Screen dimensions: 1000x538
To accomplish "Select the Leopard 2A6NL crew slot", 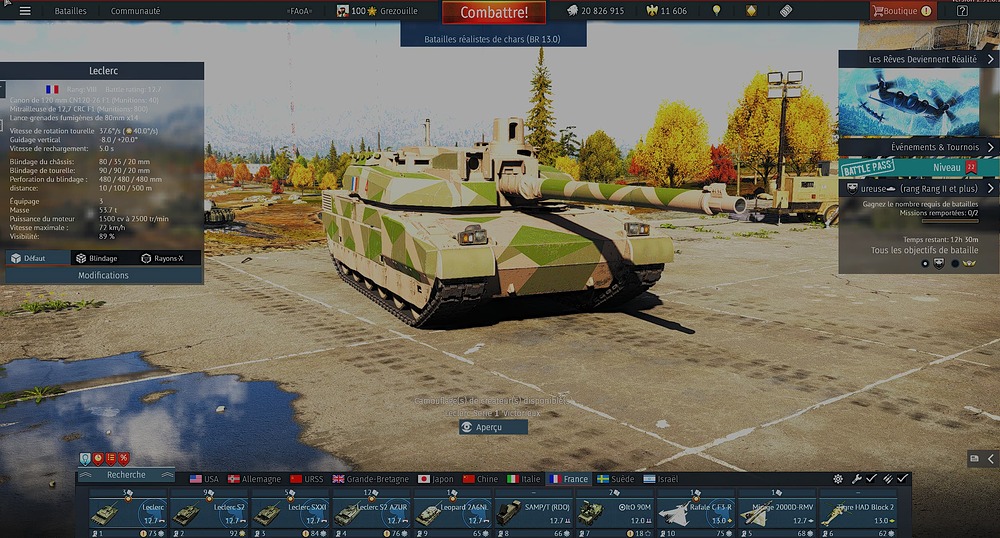I will (x=451, y=512).
